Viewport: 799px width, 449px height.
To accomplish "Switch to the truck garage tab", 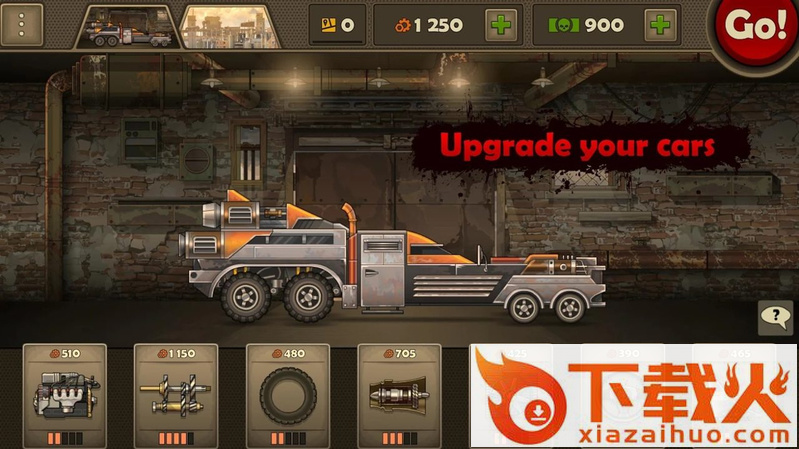I will [x=128, y=25].
